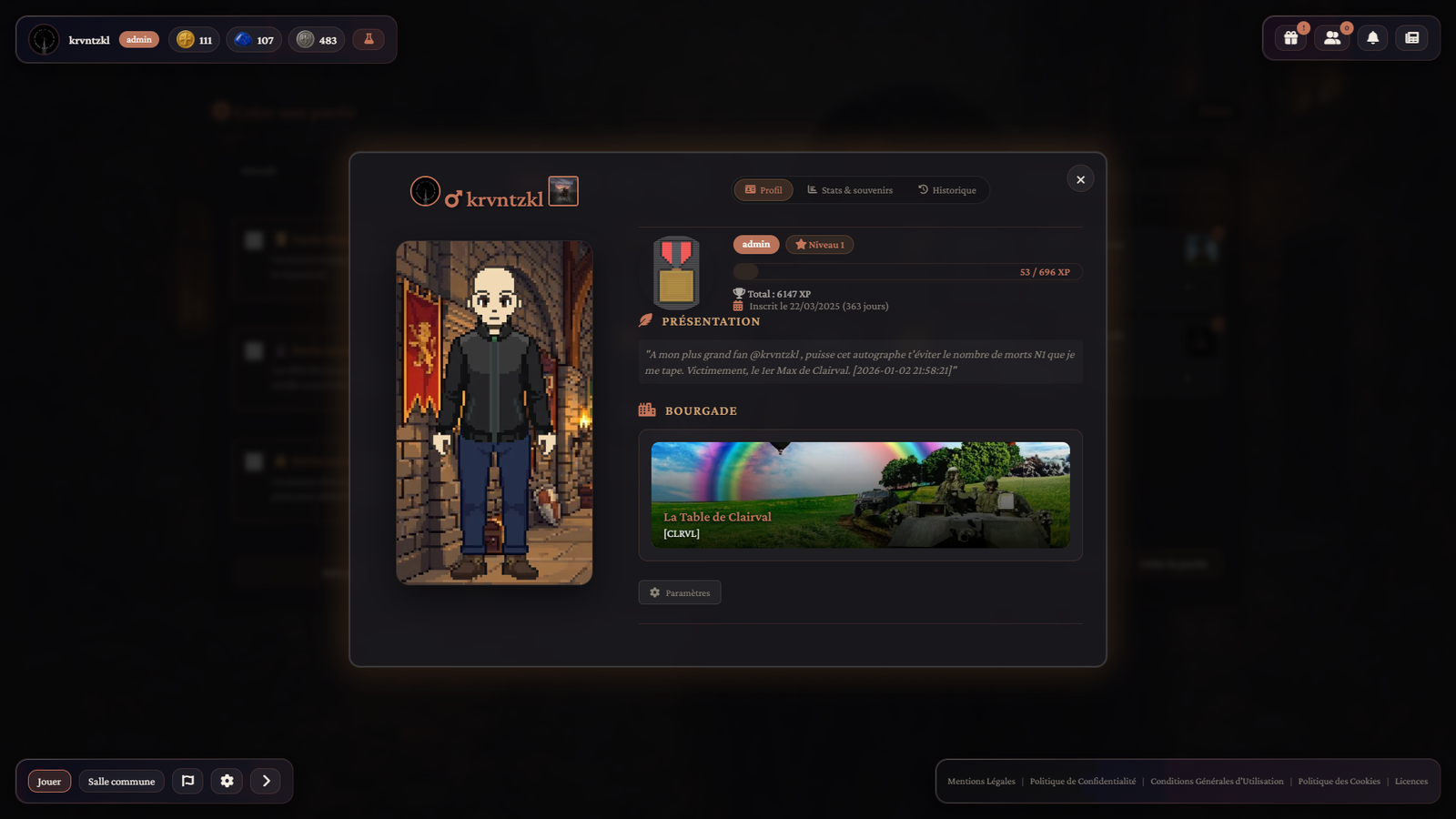Open the Paramètres button in profile
Image resolution: width=1456 pixels, height=819 pixels.
tap(680, 592)
